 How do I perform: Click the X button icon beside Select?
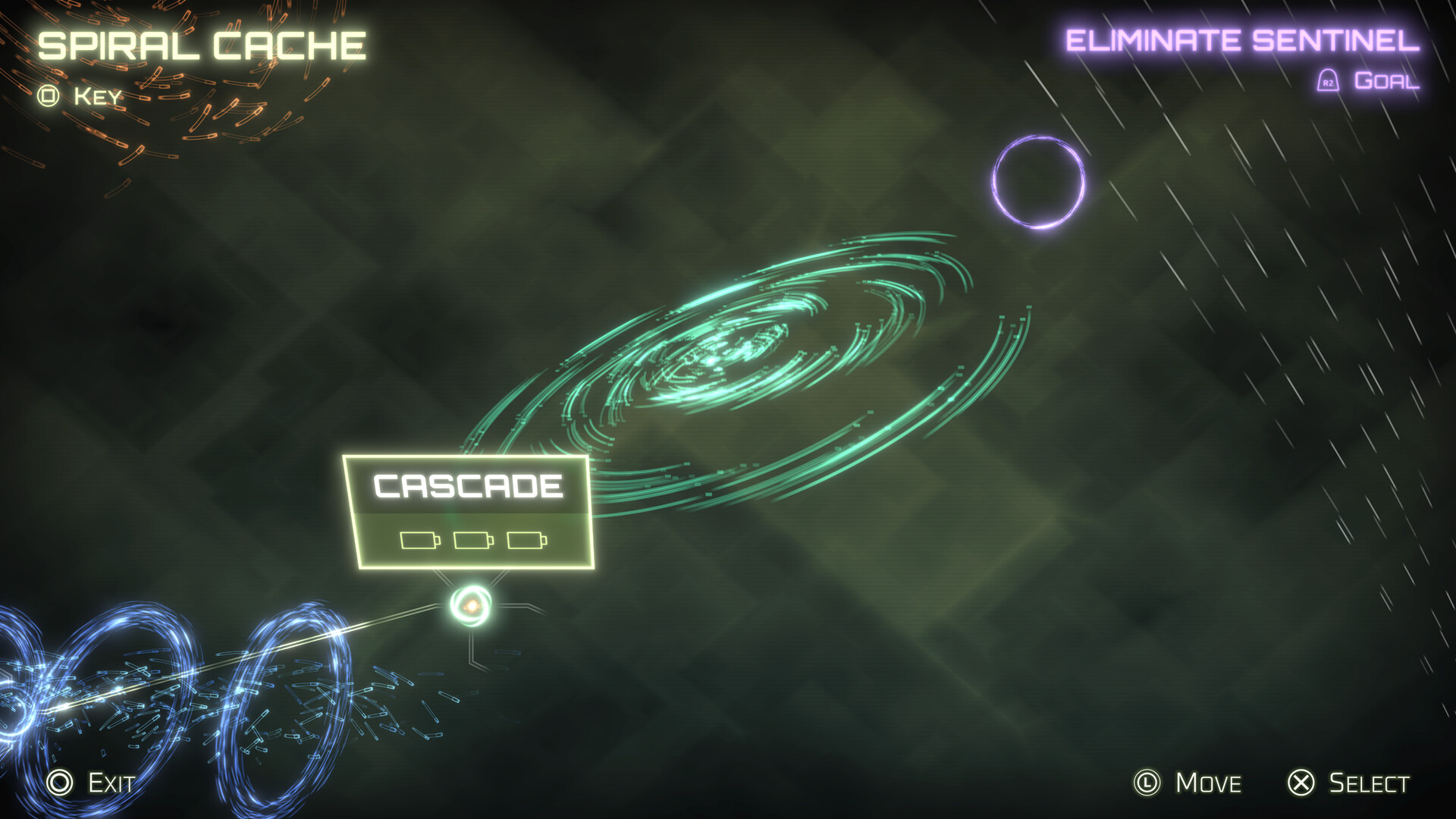1300,783
